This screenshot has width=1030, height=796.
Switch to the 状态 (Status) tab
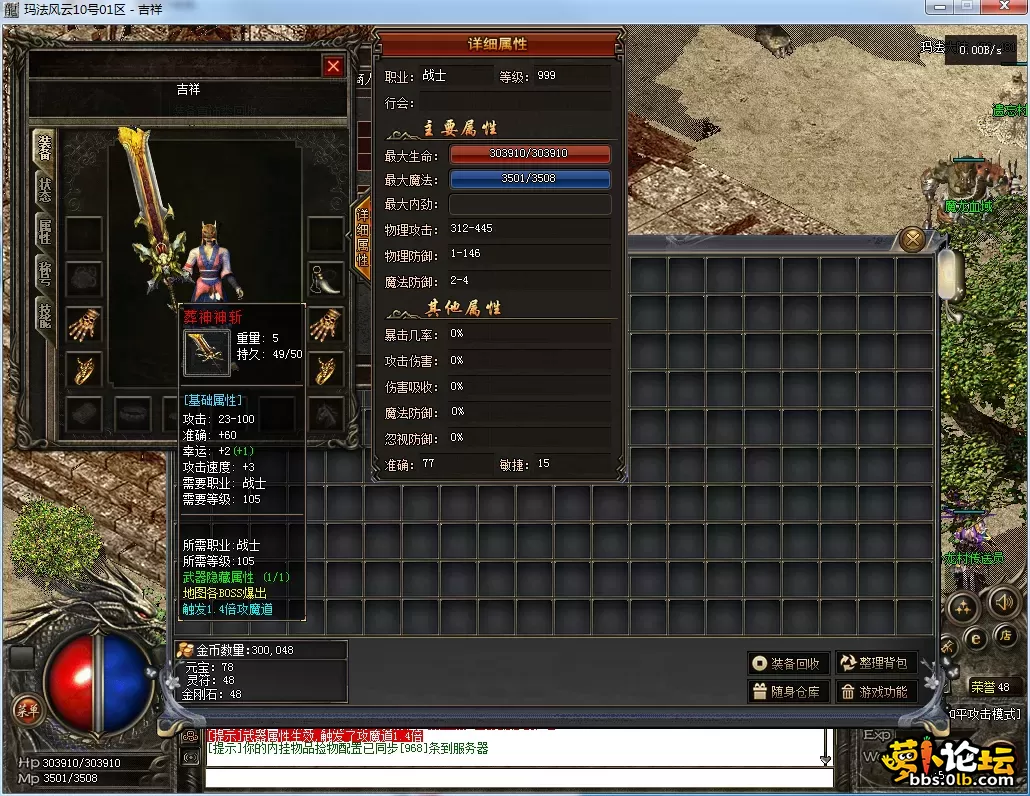tap(45, 191)
